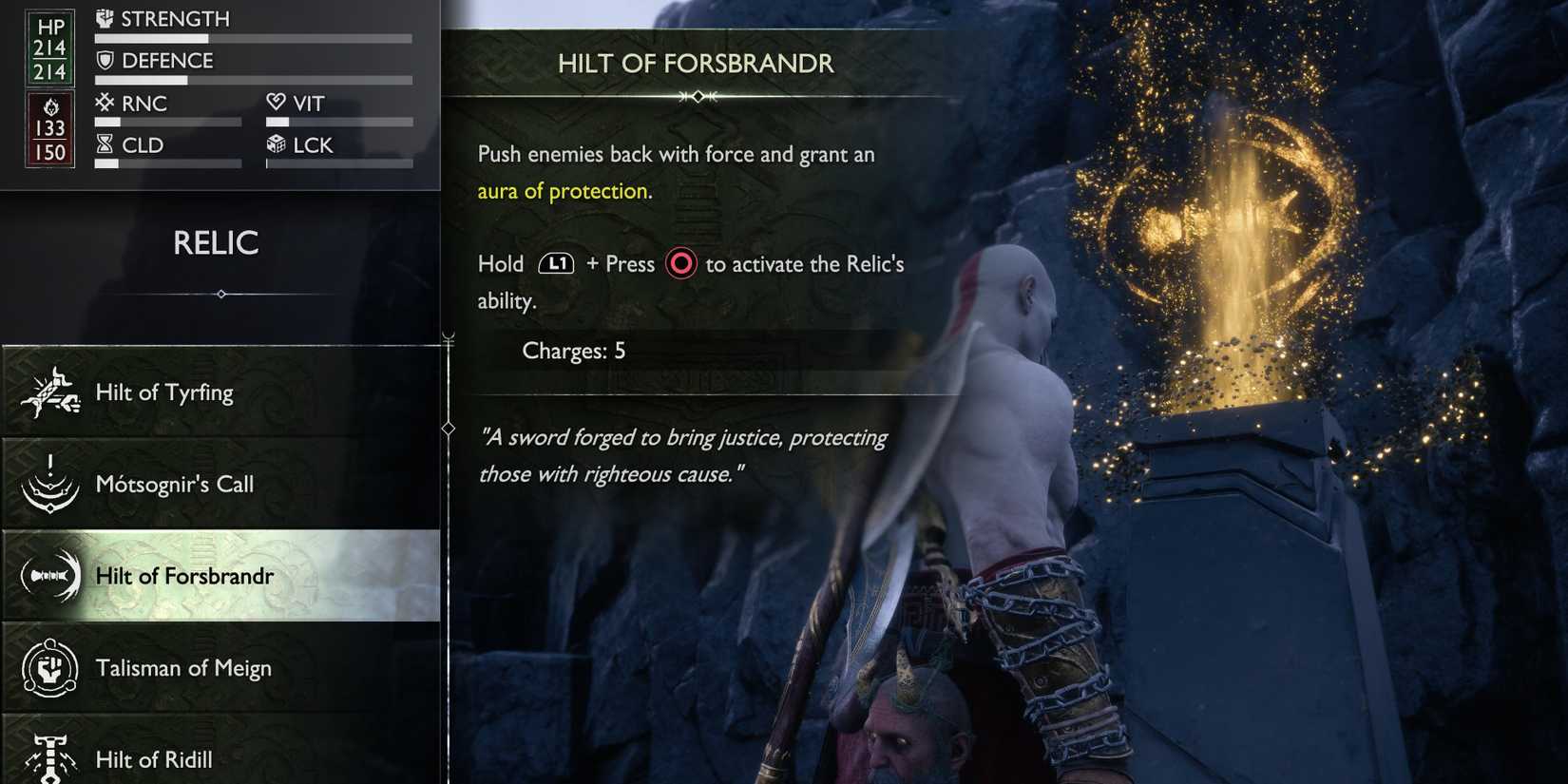Click the RELIC section heading
The height and width of the screenshot is (784, 1568).
[x=218, y=244]
